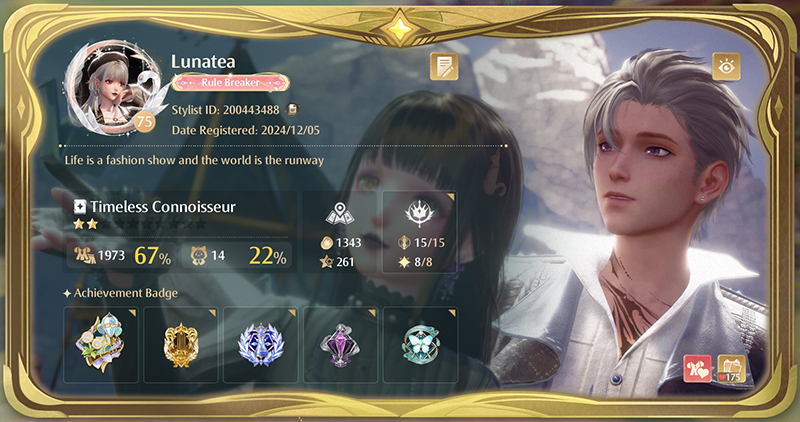Image resolution: width=800 pixels, height=422 pixels.
Task: View the flower bouquet achievement badge
Action: (101, 344)
